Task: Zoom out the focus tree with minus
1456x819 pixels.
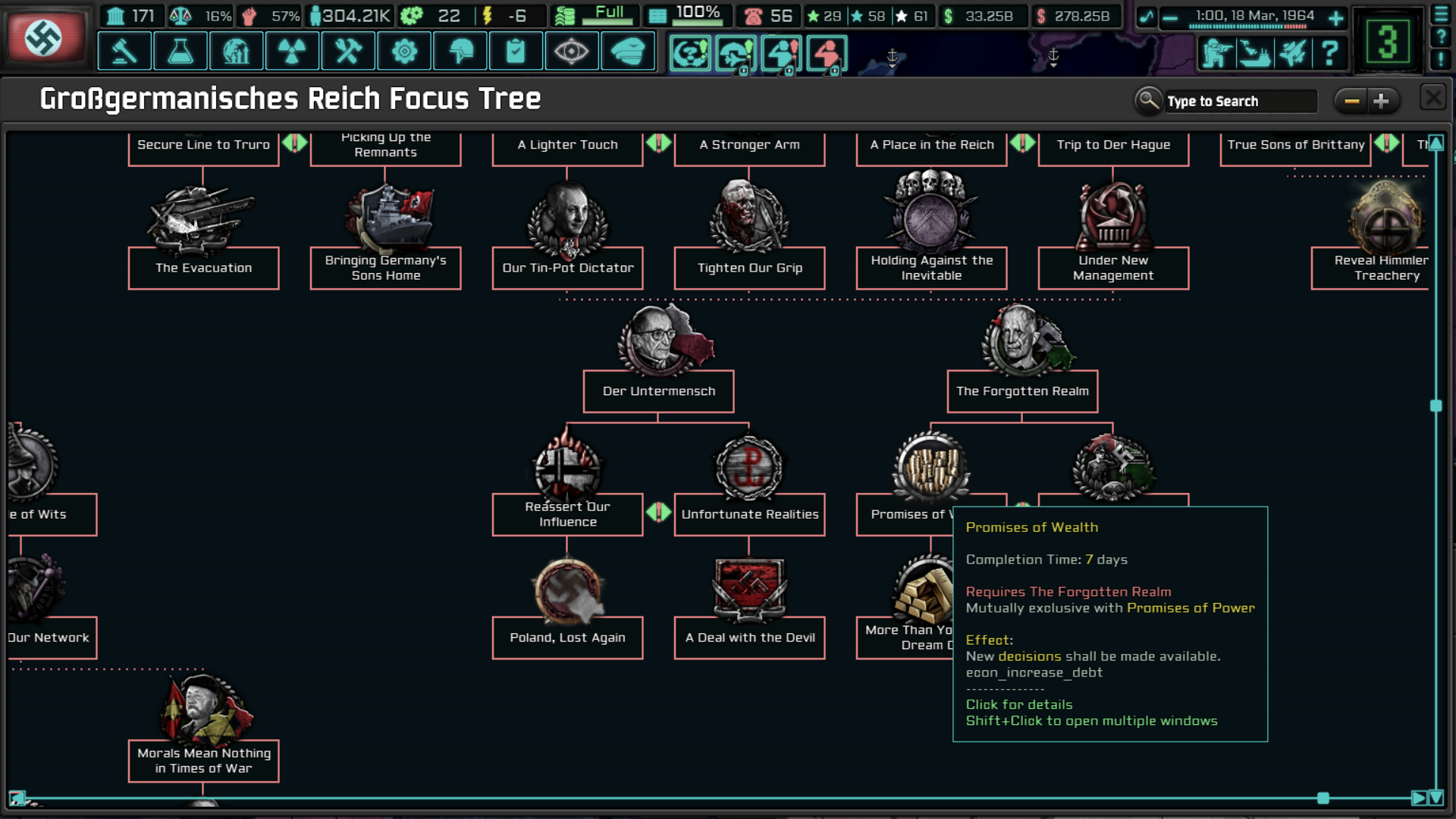Action: pos(1351,101)
